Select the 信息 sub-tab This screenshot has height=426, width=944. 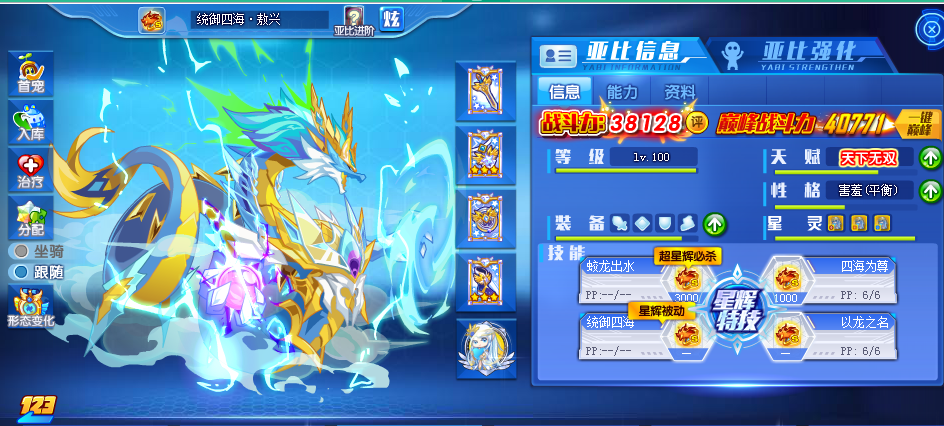(x=564, y=92)
